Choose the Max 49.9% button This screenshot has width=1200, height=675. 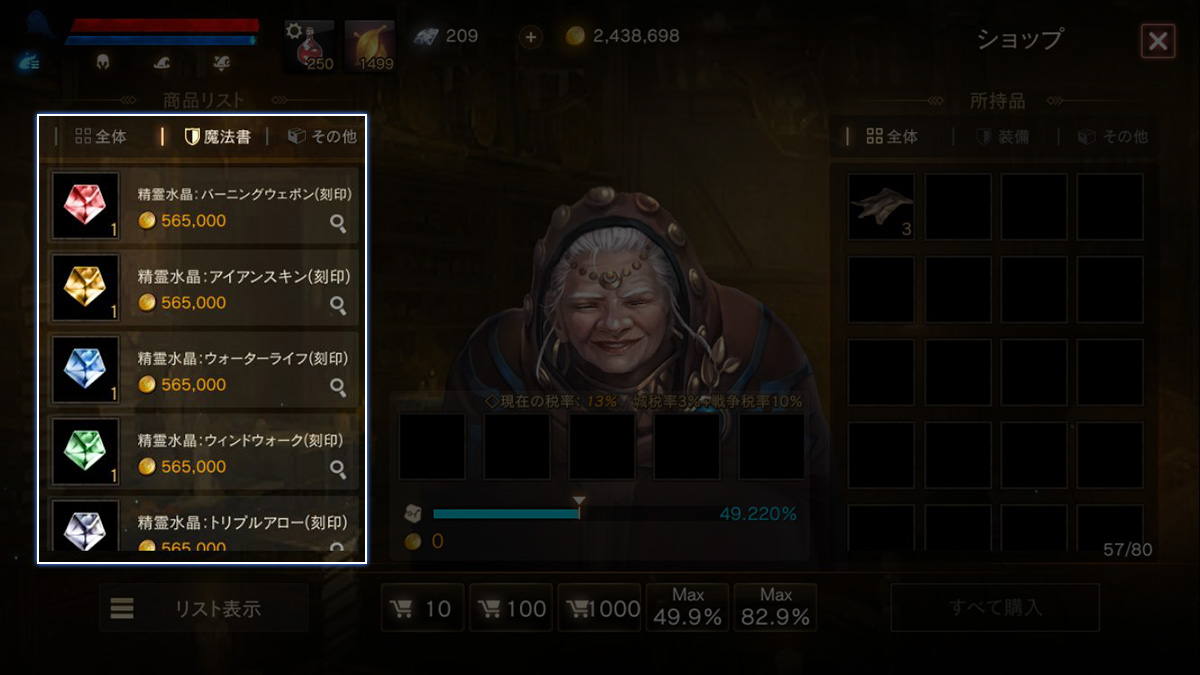(x=687, y=608)
